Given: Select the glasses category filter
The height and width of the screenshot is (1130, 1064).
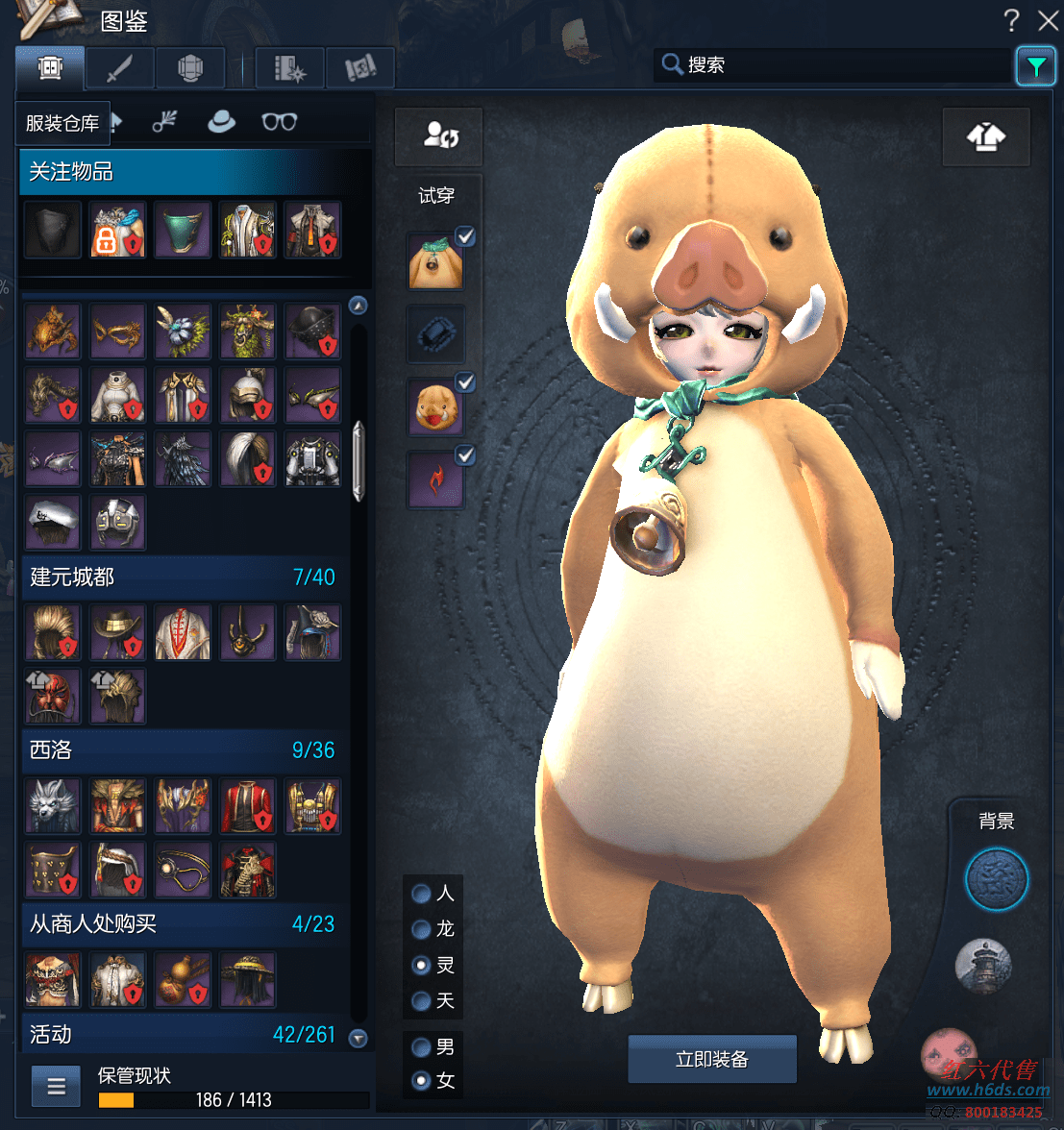Looking at the screenshot, I should coord(279,122).
